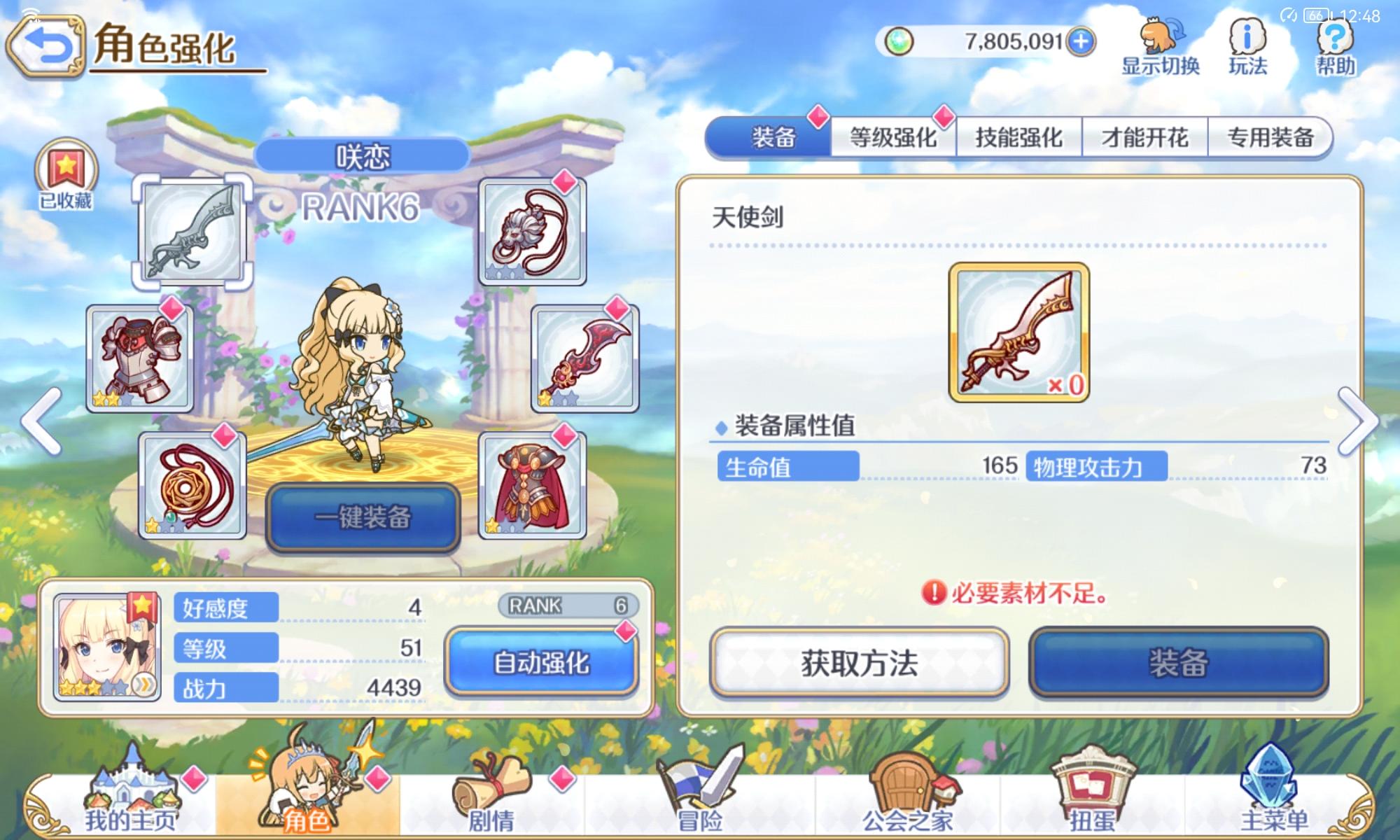This screenshot has width=1400, height=840.
Task: Switch to the 等级强化 tab
Action: click(892, 137)
